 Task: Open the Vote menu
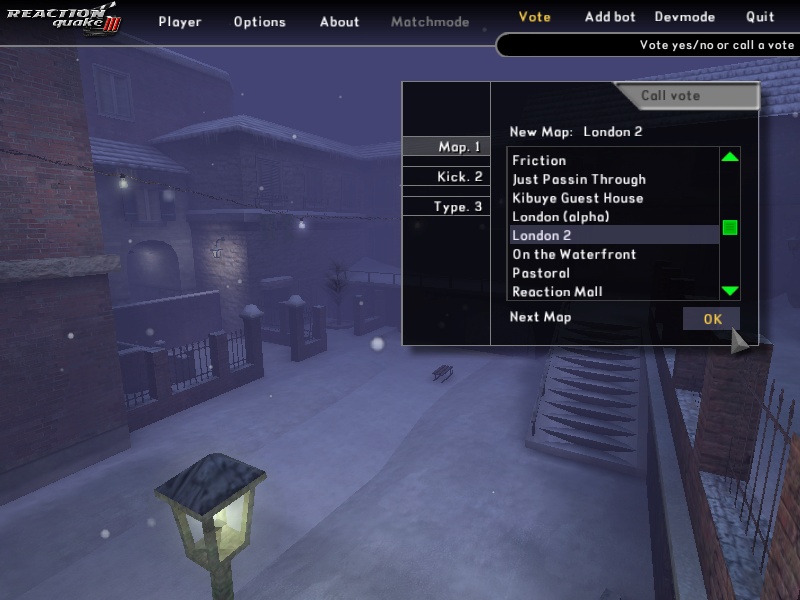tap(535, 17)
